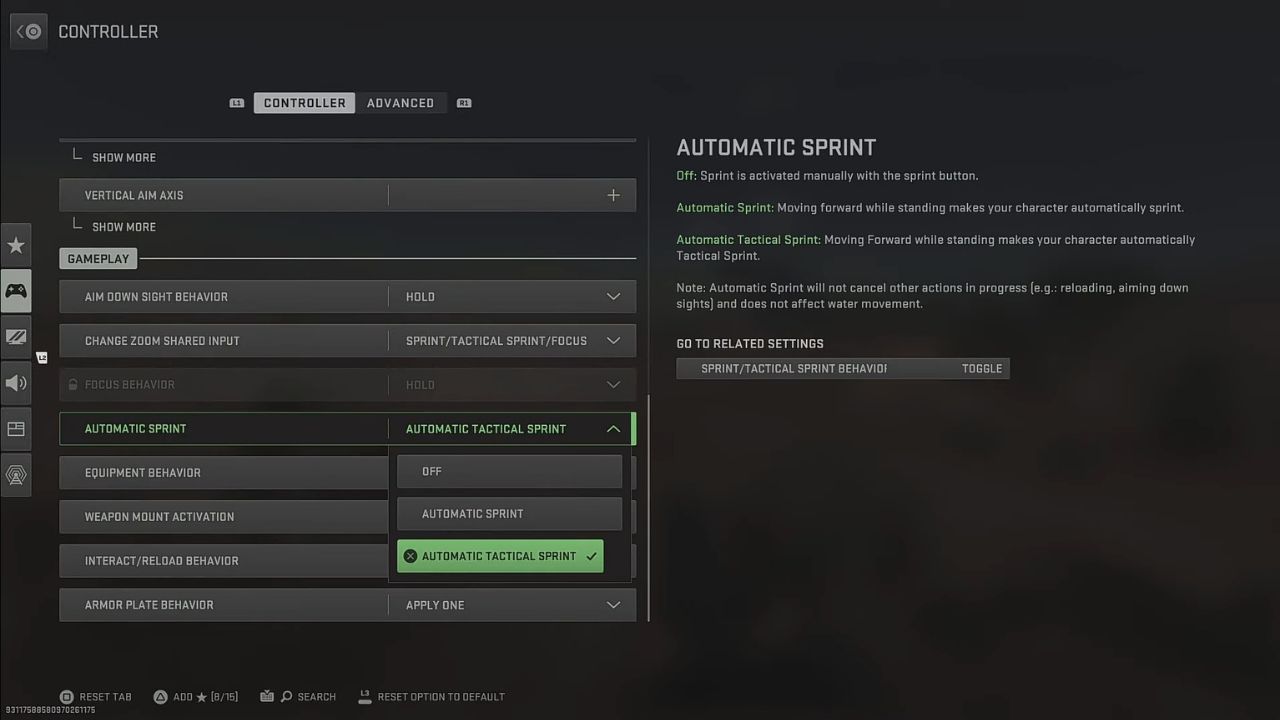
Task: Click the plus stepper on Vertical Aim Axis
Action: pyautogui.click(x=613, y=194)
